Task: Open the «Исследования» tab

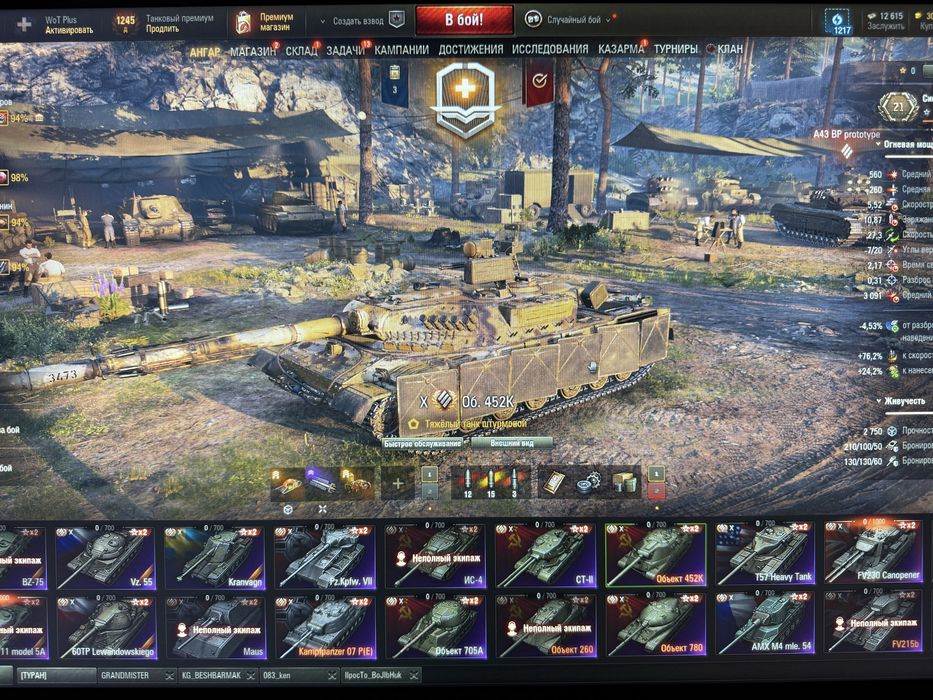Action: [549, 49]
